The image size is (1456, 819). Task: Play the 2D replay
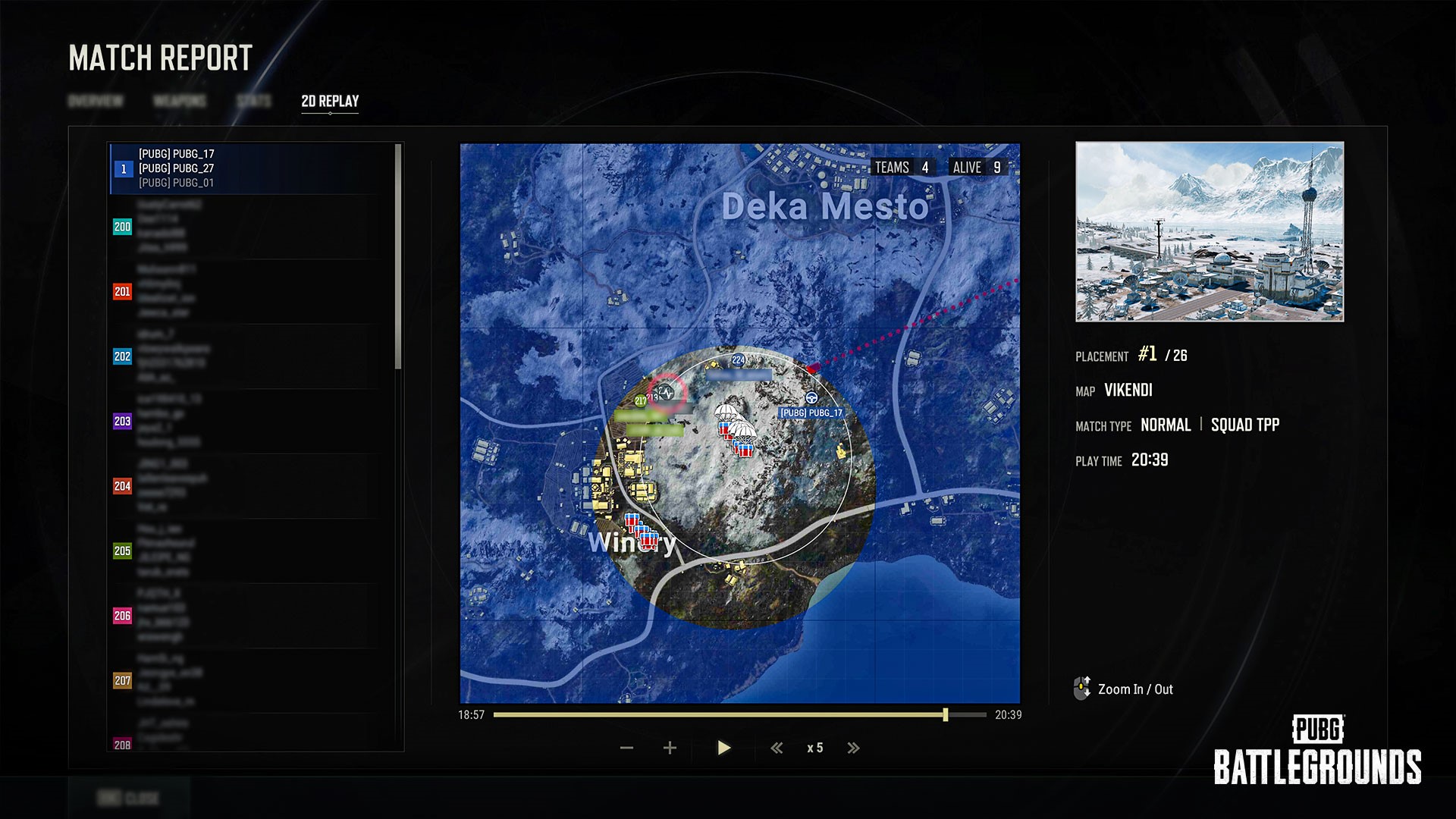coord(723,748)
